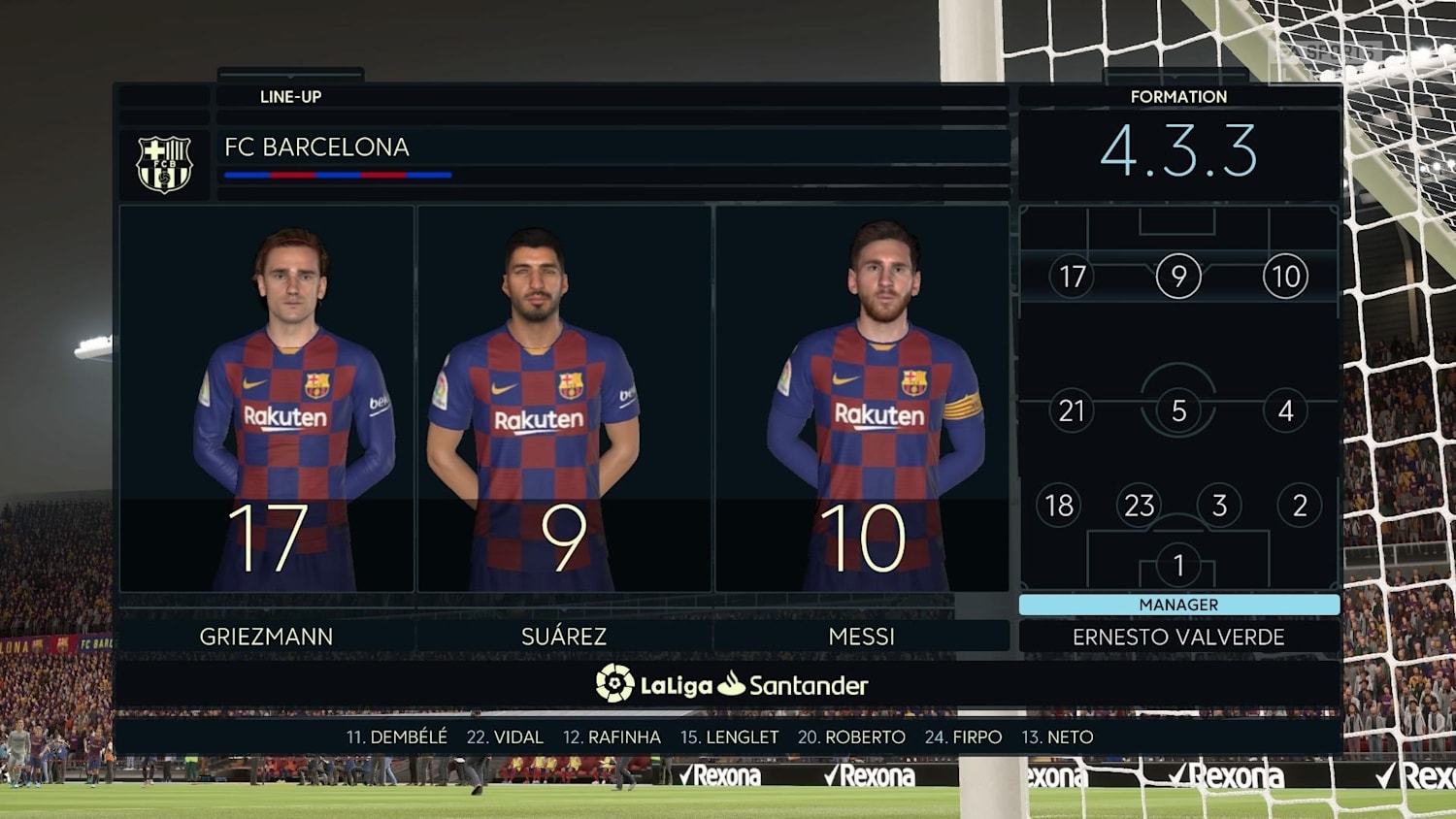Click Ernesto Valverde's name

pos(1178,637)
